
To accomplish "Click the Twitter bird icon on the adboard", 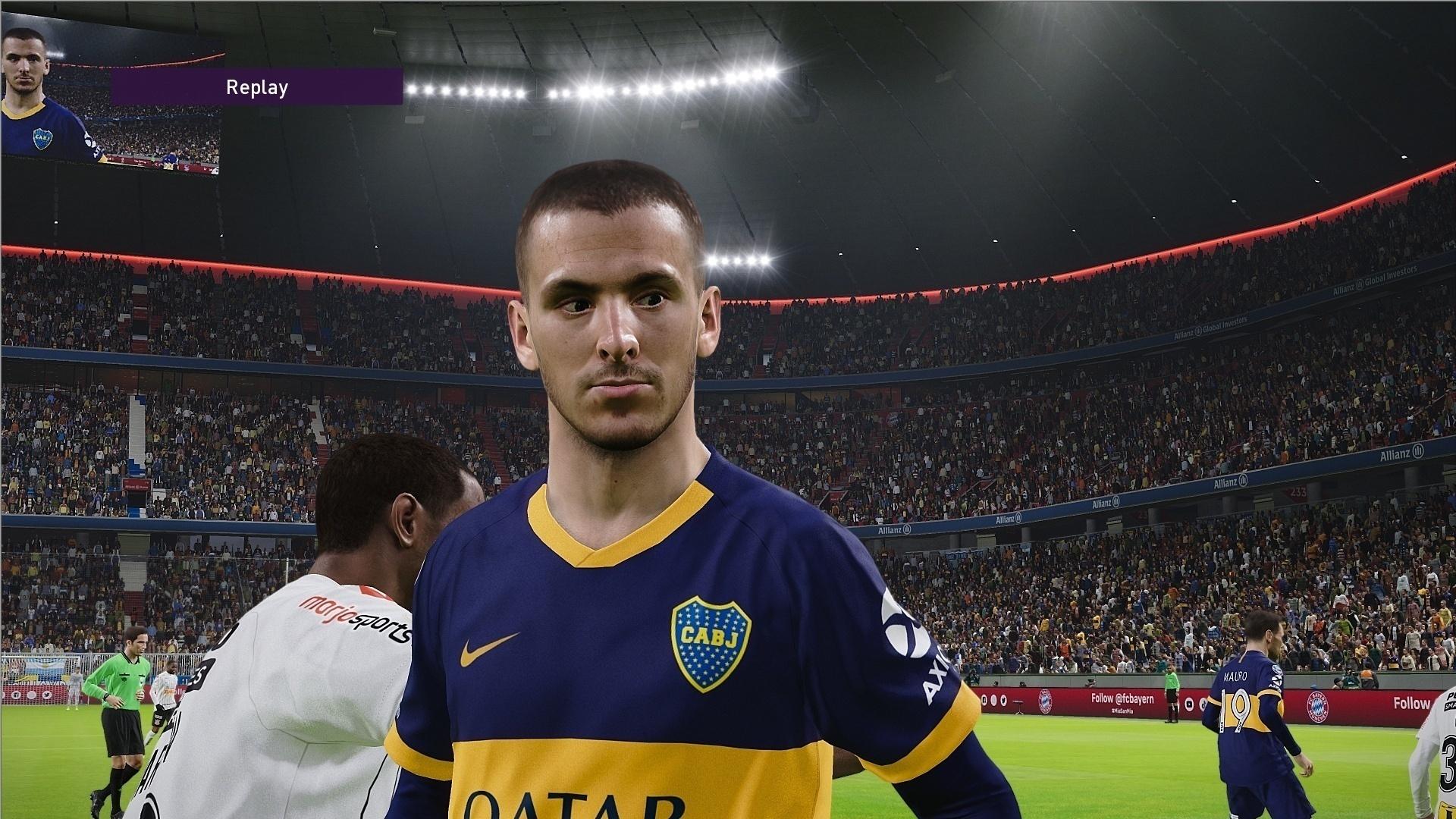I will coord(1003,701).
